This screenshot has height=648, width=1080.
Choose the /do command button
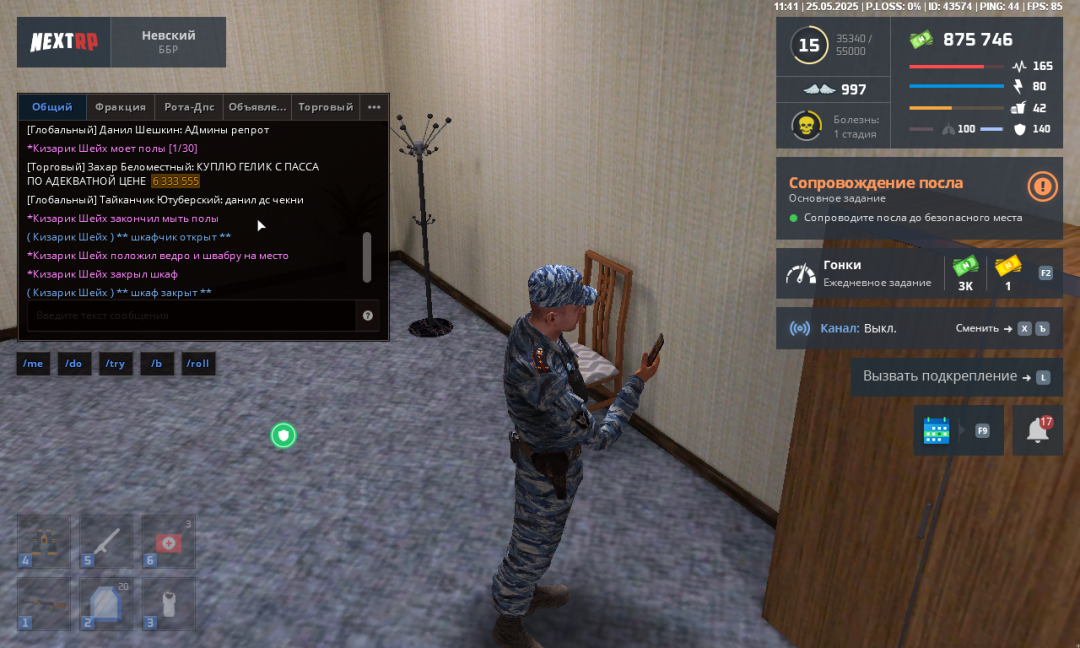coord(74,364)
